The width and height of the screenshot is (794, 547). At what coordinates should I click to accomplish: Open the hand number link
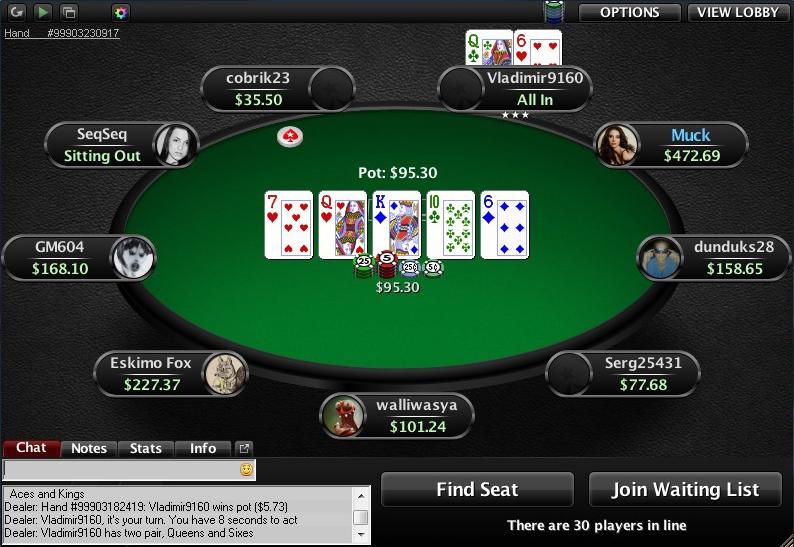click(x=62, y=33)
